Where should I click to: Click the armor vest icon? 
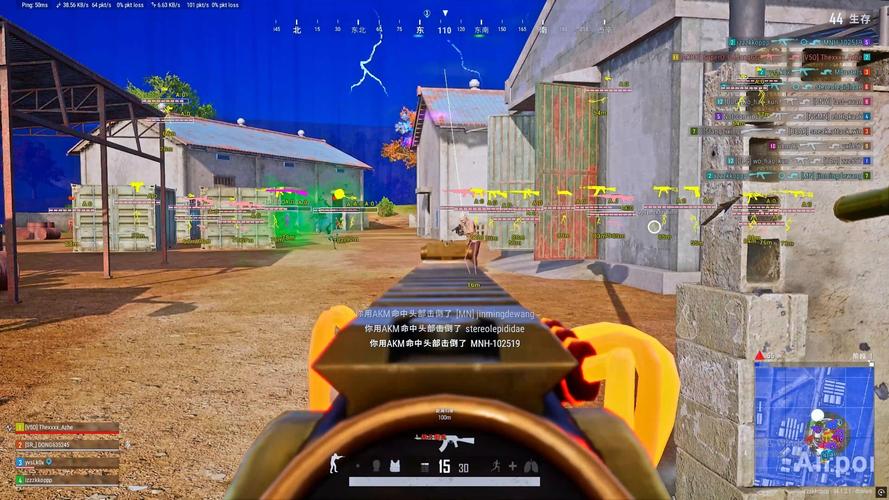tap(394, 466)
